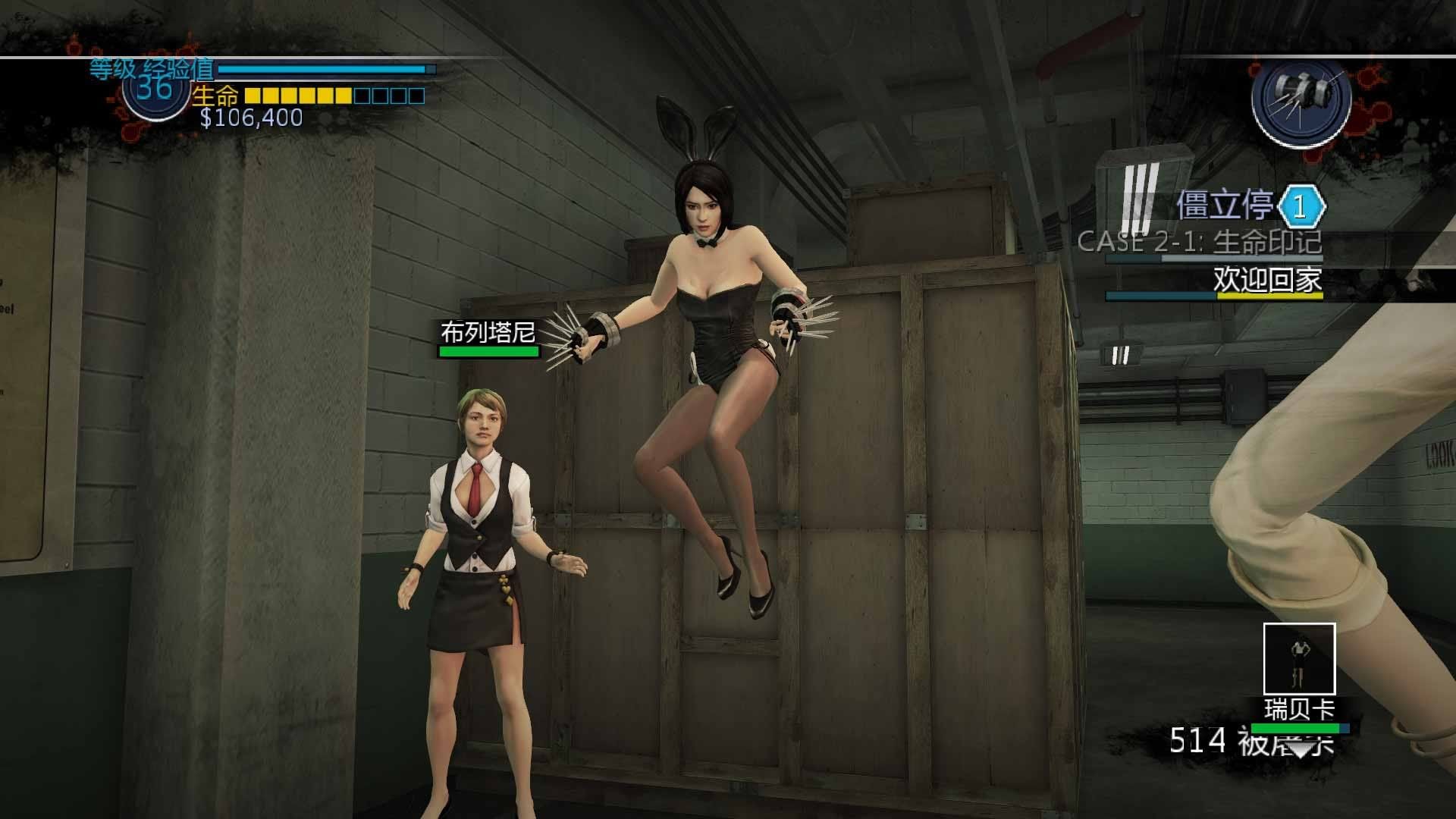Select the 欢迎回家 objective entry
1456x819 pixels.
(x=1266, y=280)
